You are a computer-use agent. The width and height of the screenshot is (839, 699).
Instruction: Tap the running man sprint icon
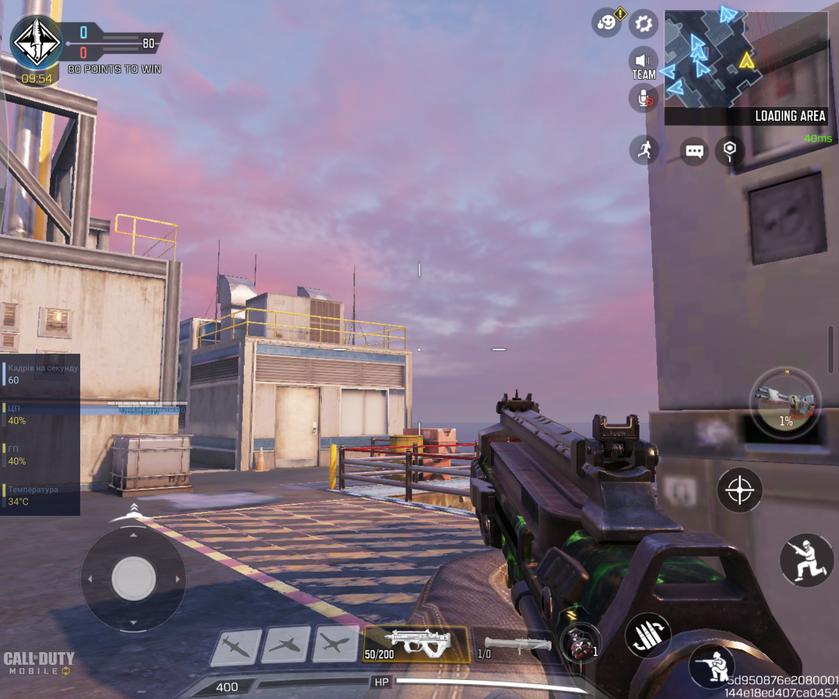(x=643, y=150)
